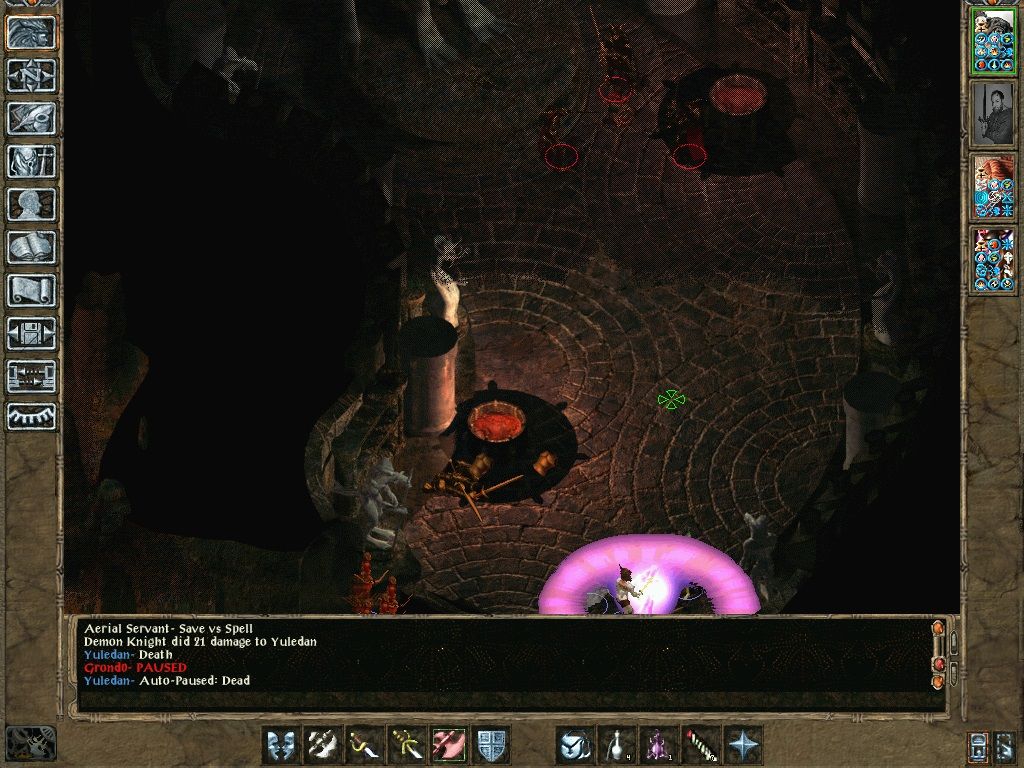Select the dead greyed-out party portrait
Image resolution: width=1024 pixels, height=768 pixels.
point(993,114)
